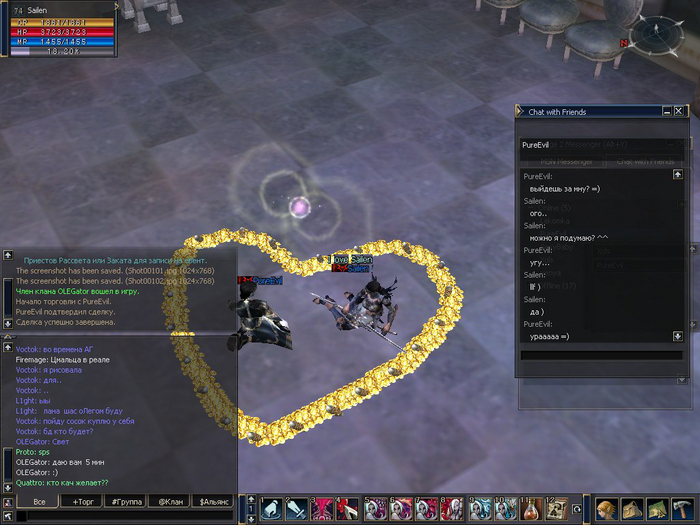Viewport: 700px width, 525px height.
Task: Show the $Альянс chat tab
Action: coord(214,501)
